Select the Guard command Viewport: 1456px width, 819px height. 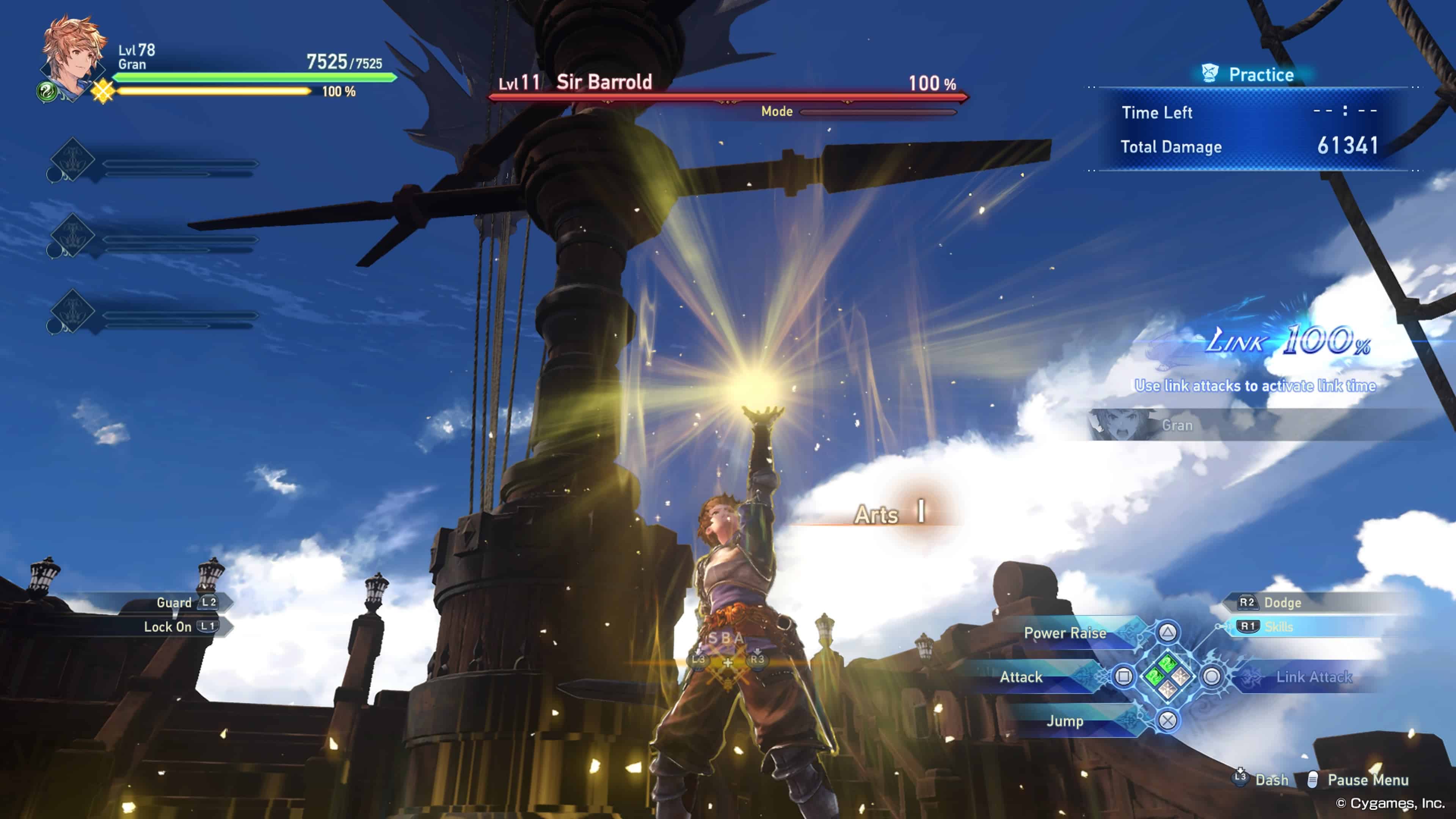pos(174,602)
